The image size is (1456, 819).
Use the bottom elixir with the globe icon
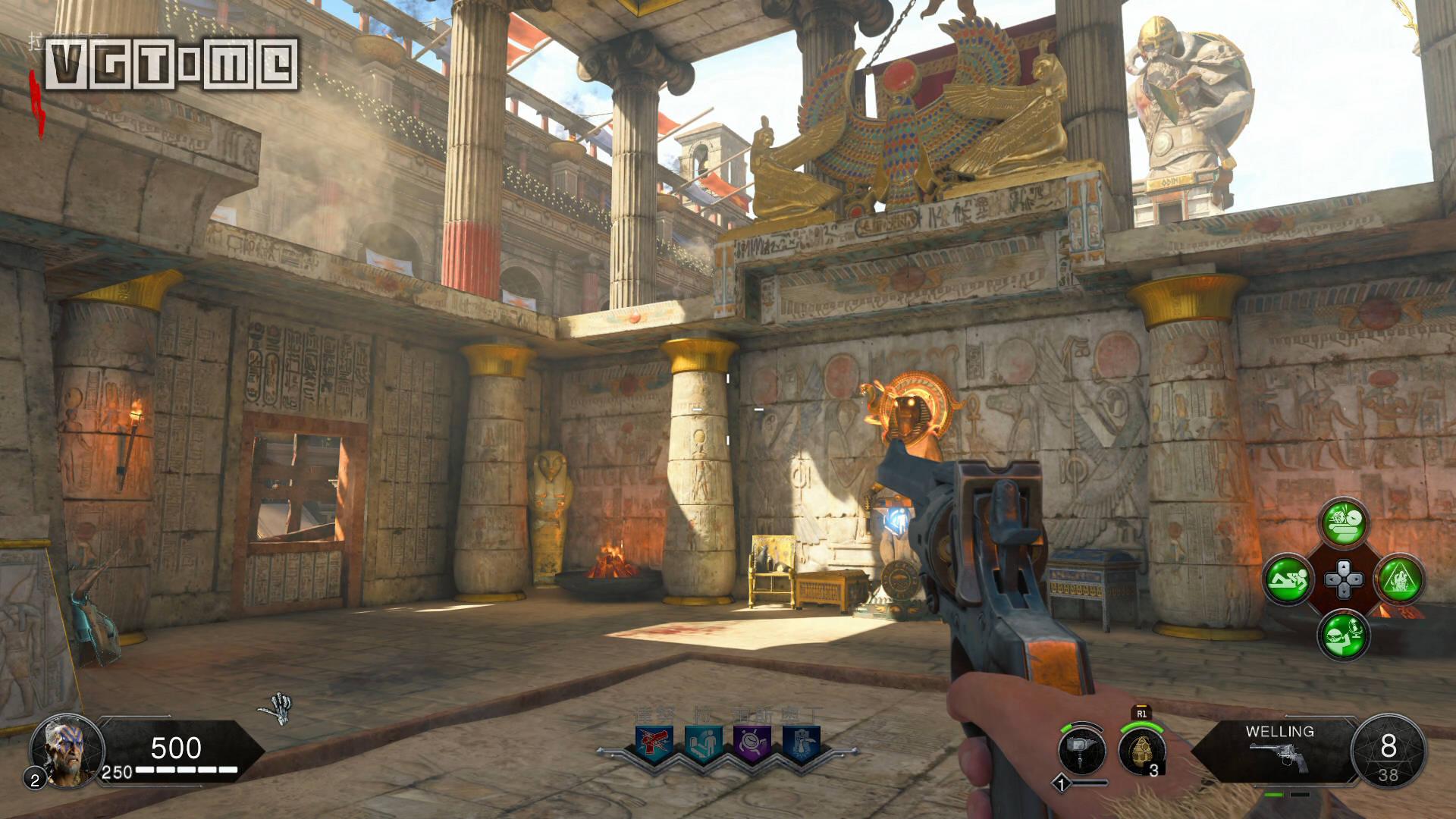[x=1344, y=635]
